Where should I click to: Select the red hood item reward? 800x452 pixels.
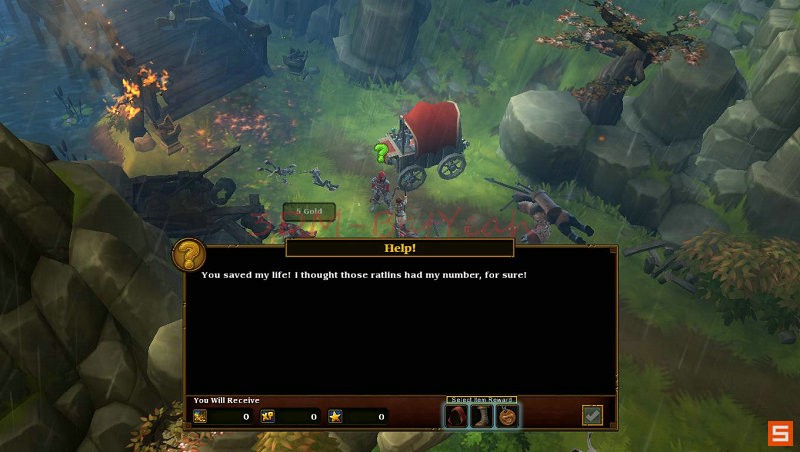455,415
